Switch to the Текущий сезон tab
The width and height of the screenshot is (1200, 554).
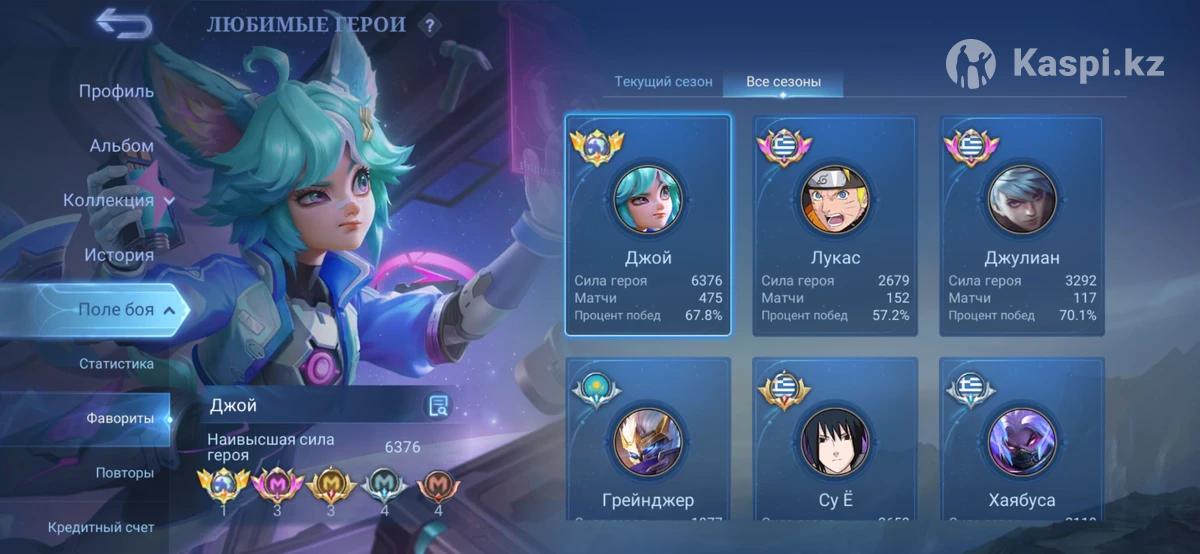663,82
